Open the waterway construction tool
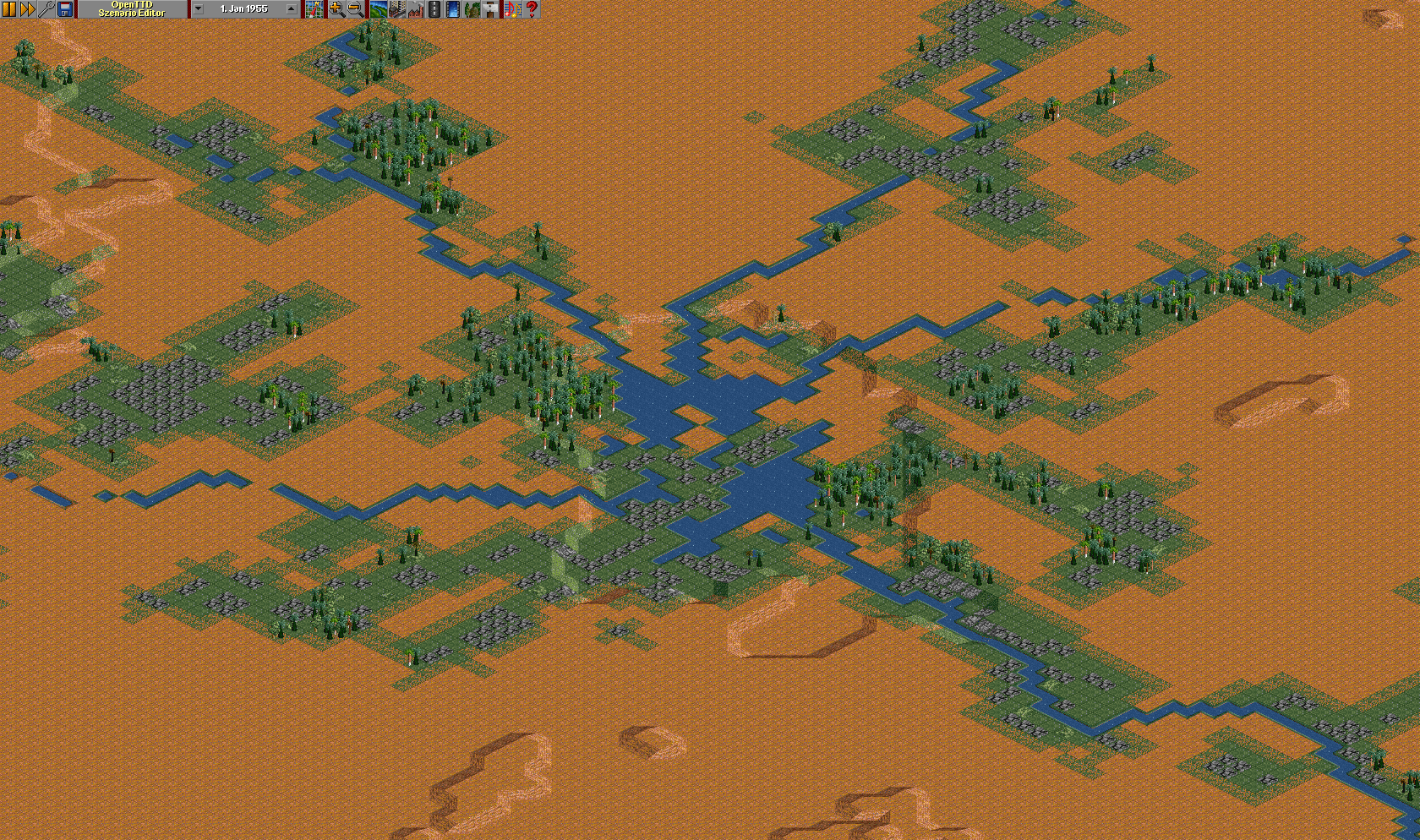The height and width of the screenshot is (840, 1420). (x=452, y=9)
